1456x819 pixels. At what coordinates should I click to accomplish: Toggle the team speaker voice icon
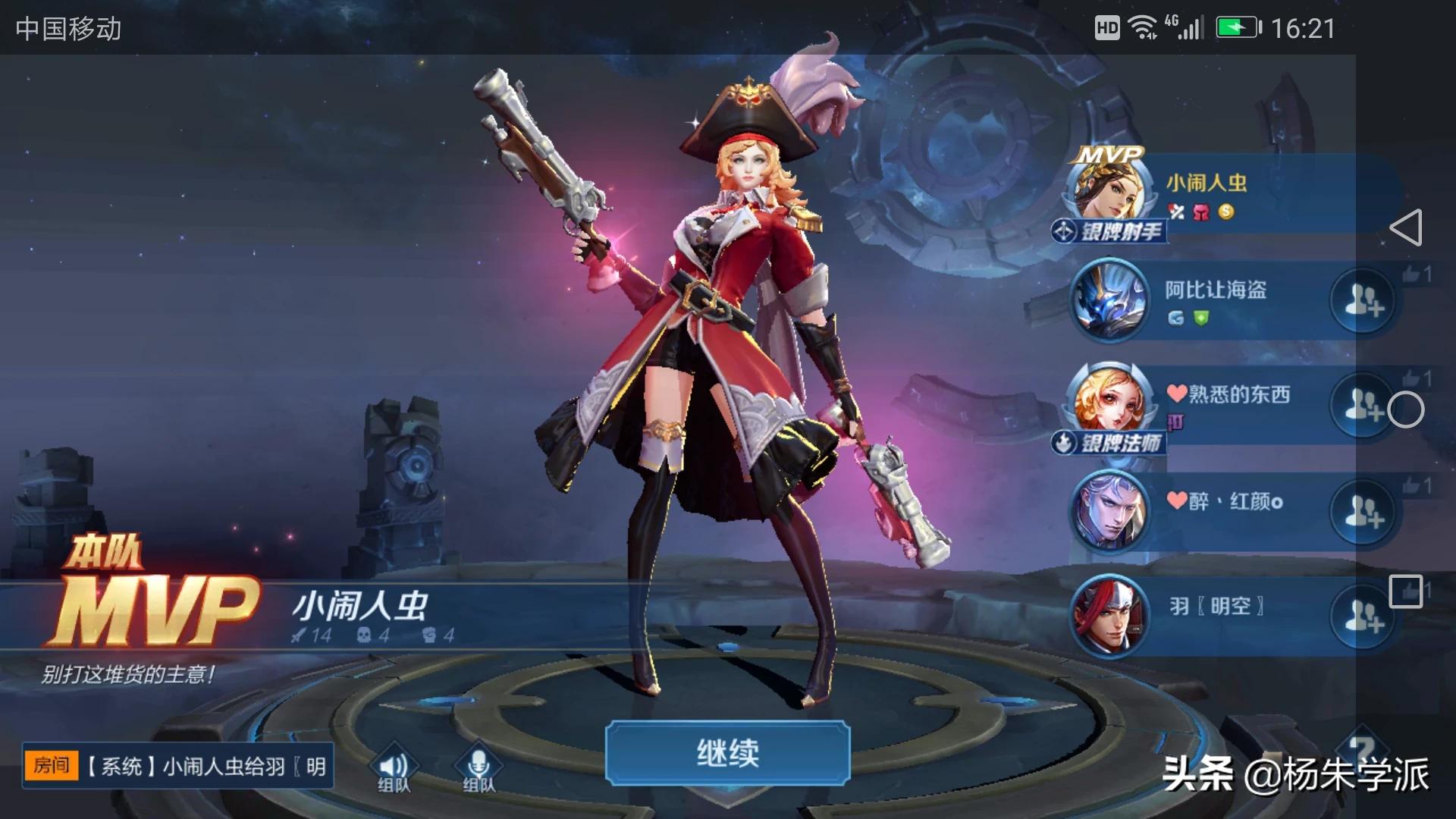click(x=394, y=767)
